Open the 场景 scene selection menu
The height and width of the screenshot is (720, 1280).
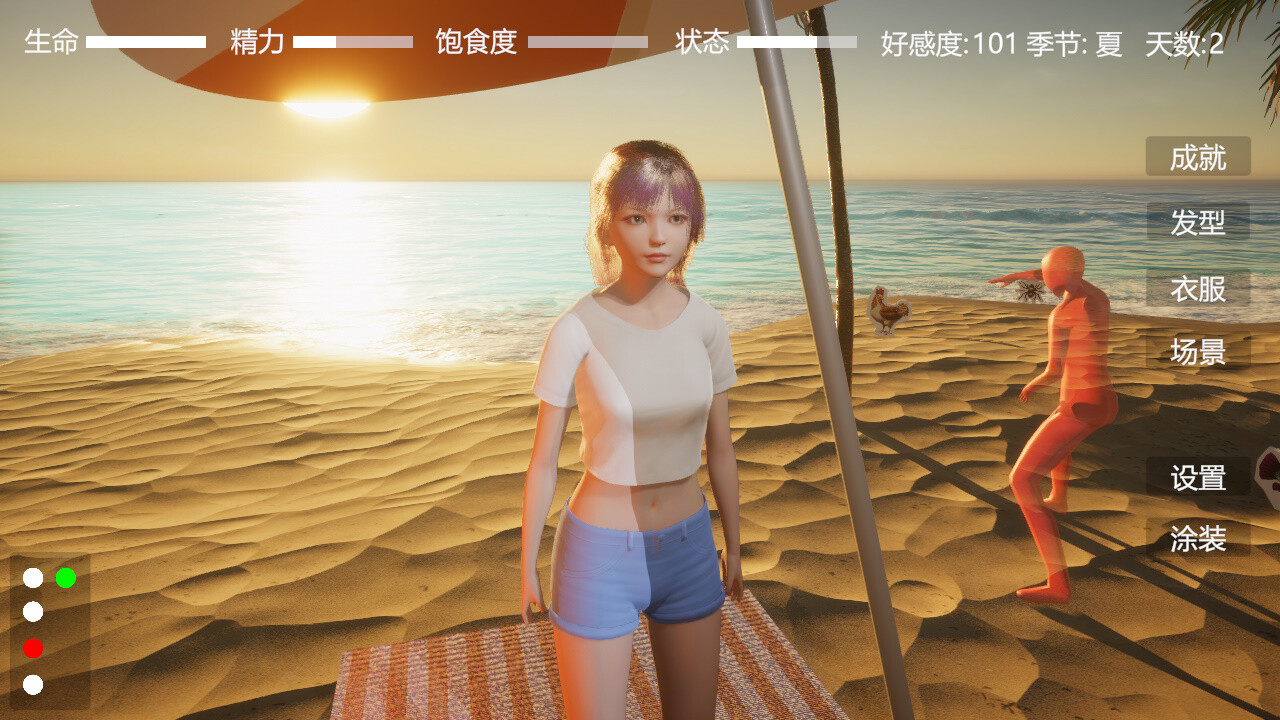coord(1197,353)
